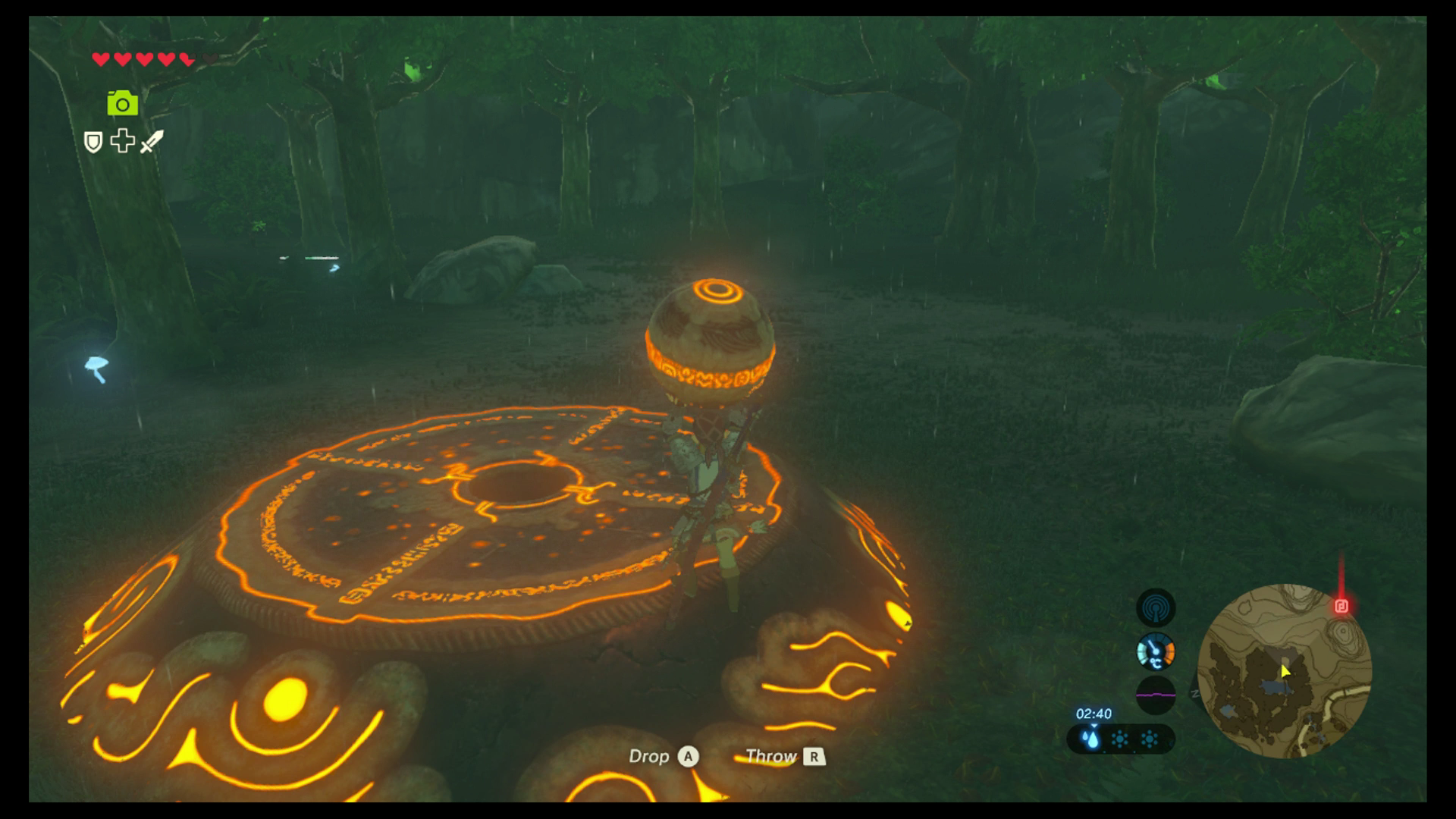Click the temperature gauge dial
This screenshot has width=1456, height=819.
click(1156, 651)
